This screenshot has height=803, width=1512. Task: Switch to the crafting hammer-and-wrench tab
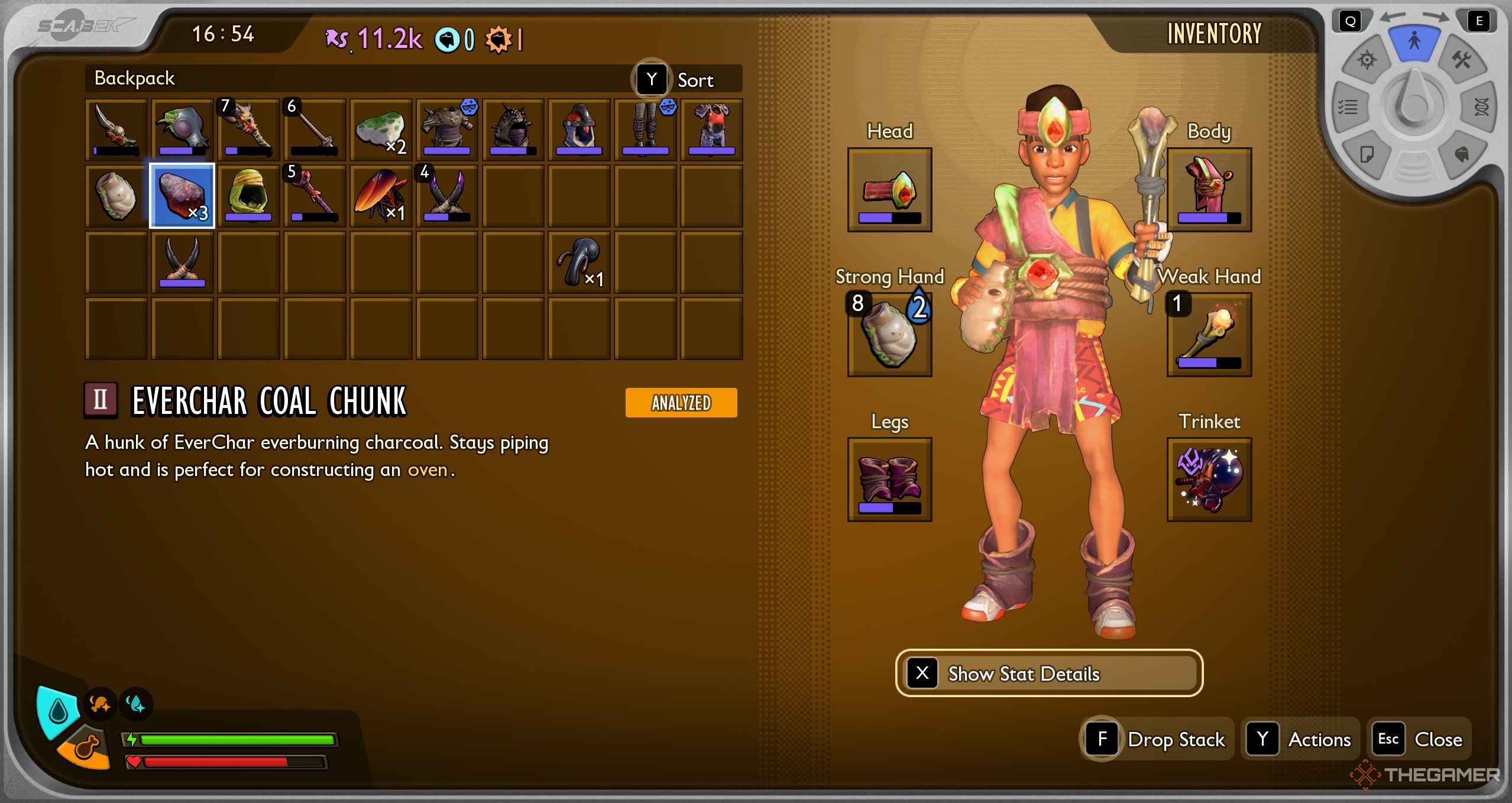coord(1461,60)
